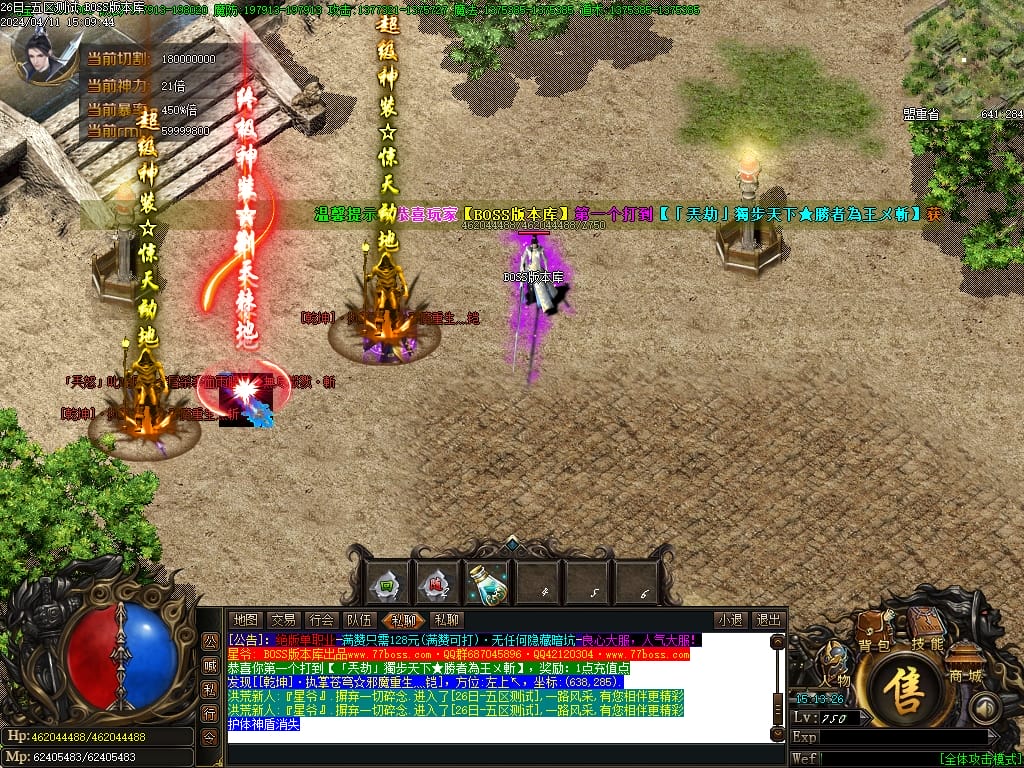Open the 队伍 team panel
Screen dimensions: 1024x768
(x=359, y=620)
